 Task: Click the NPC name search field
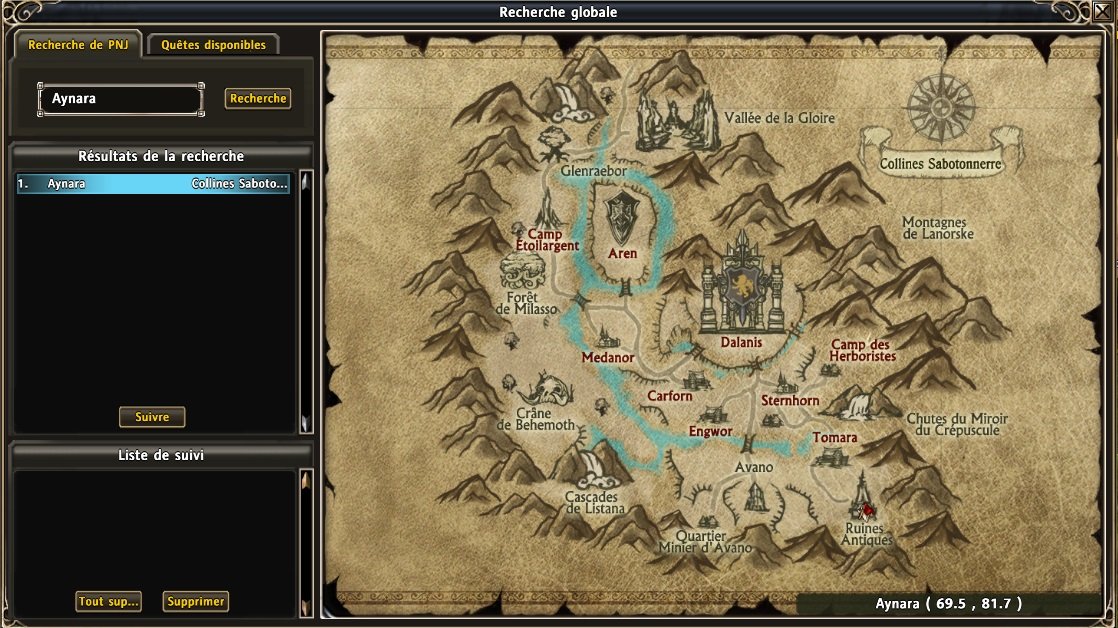click(120, 99)
